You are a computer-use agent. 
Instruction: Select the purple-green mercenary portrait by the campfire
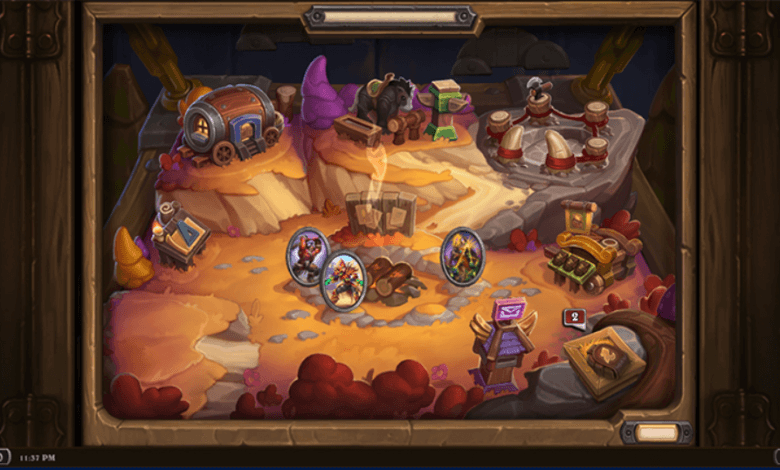pyautogui.click(x=462, y=255)
